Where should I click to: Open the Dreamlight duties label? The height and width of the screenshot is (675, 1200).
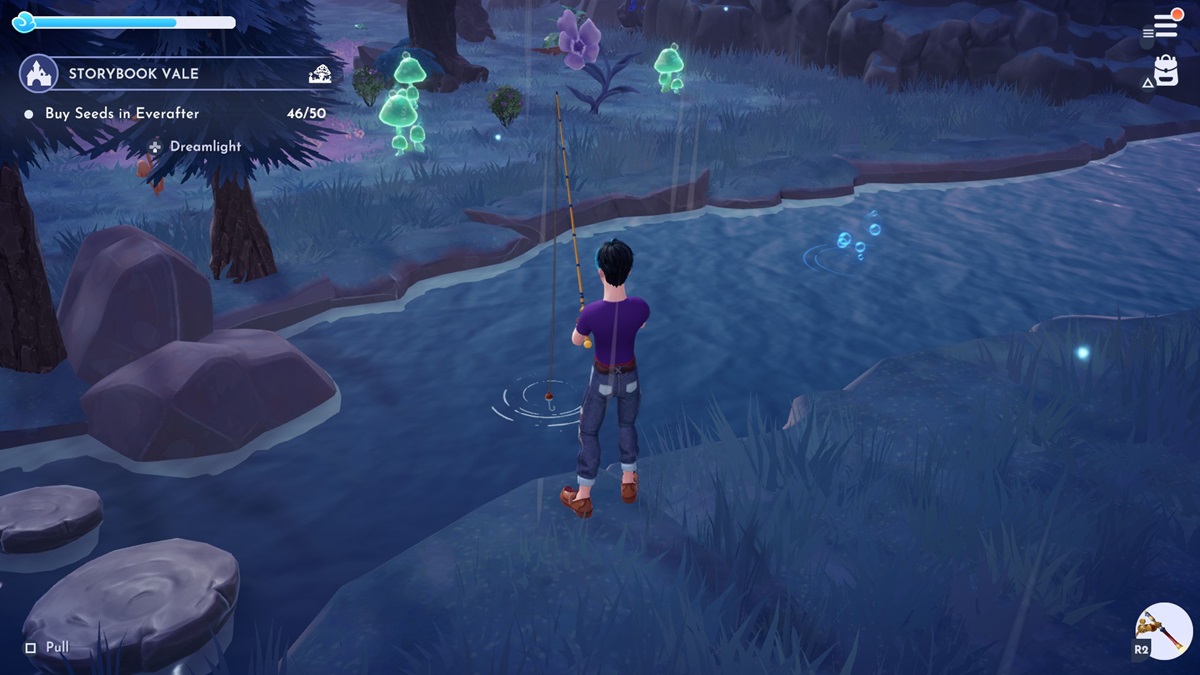[x=205, y=146]
